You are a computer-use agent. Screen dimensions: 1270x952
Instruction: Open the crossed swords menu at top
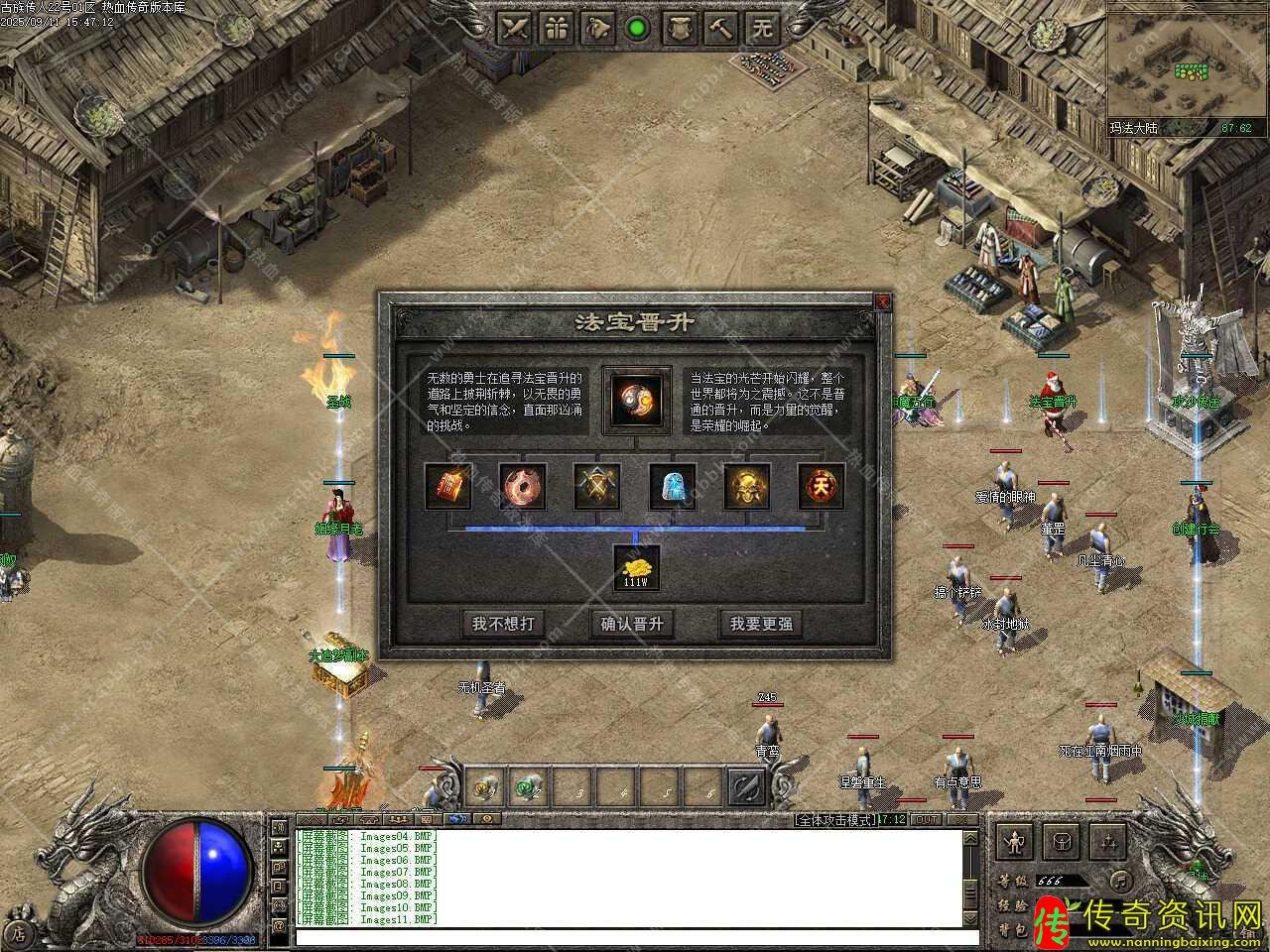point(516,28)
